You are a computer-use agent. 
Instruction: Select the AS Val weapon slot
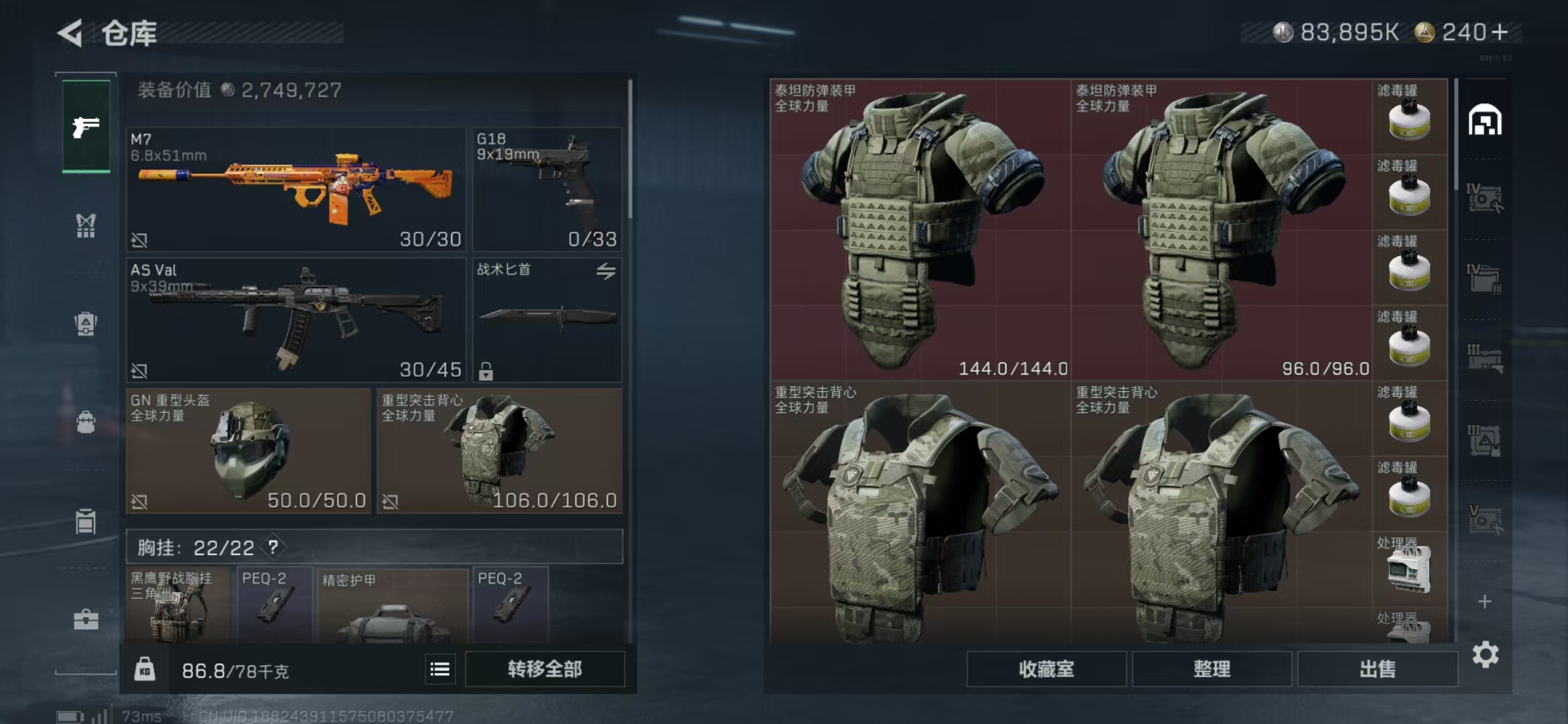point(296,320)
